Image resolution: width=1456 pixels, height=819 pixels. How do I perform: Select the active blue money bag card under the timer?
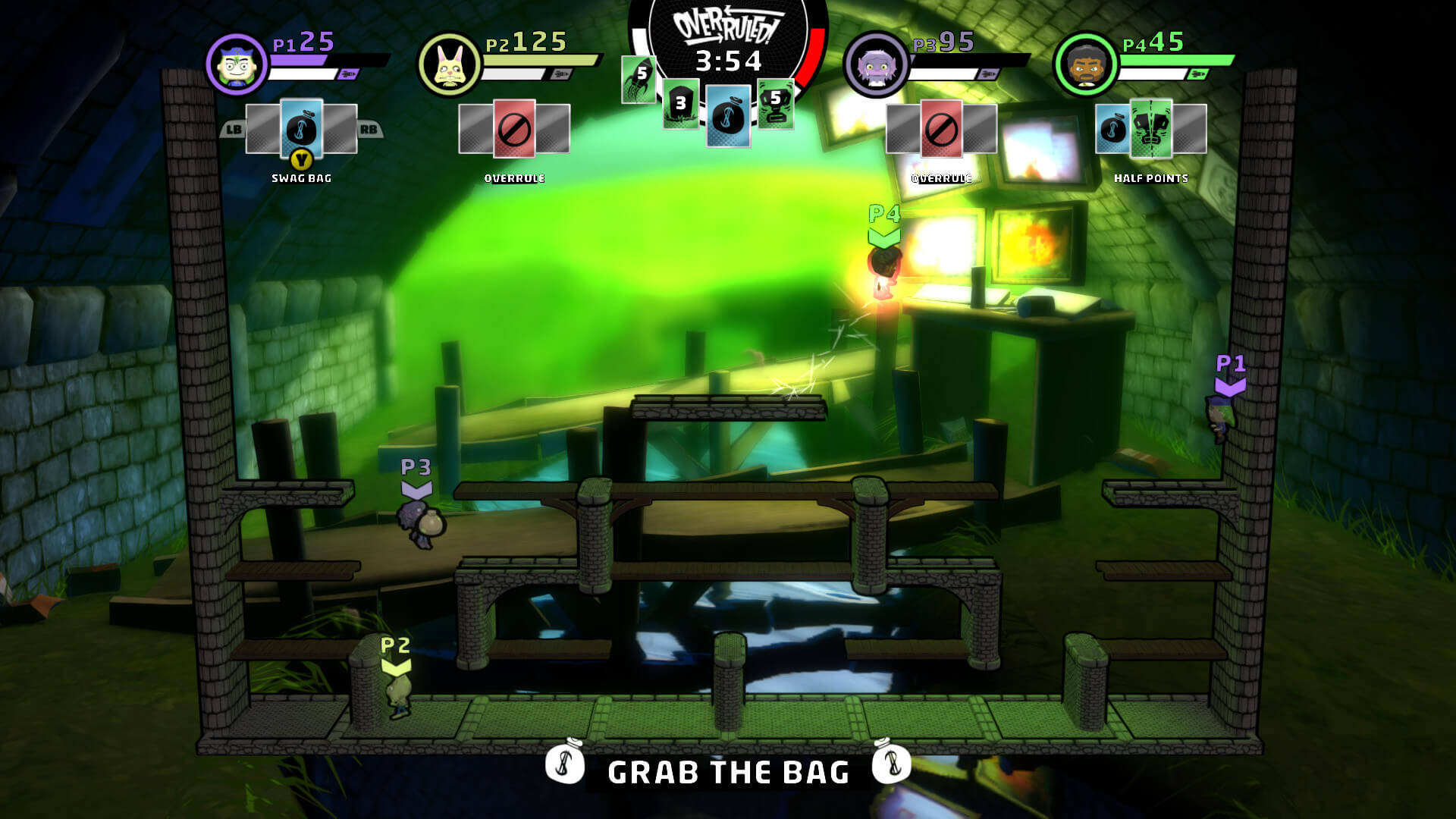728,116
